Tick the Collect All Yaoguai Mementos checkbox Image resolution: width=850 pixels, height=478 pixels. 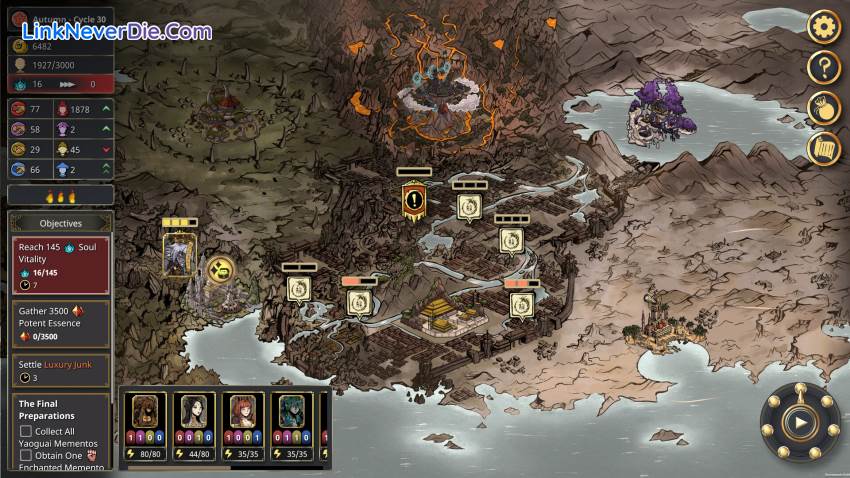(x=26, y=431)
